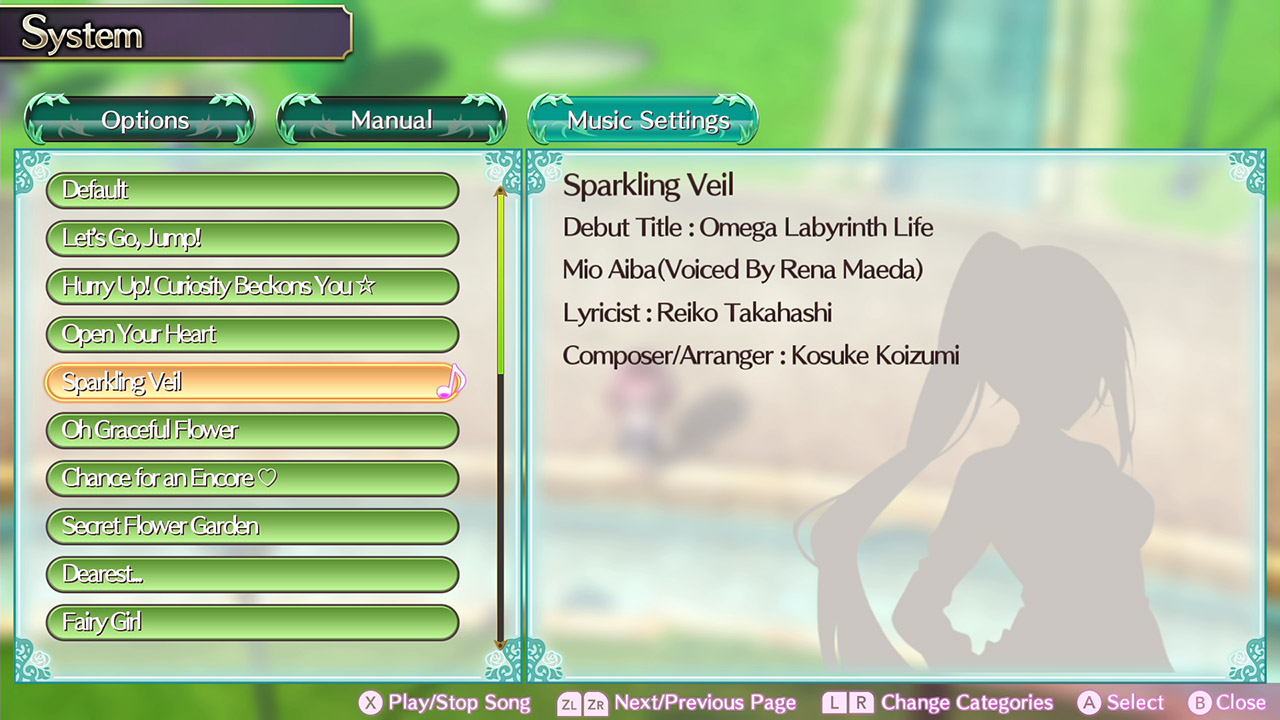Viewport: 1280px width, 720px height.
Task: Pick Hurry Up! Curiosity Beckons You
Action: 253,286
